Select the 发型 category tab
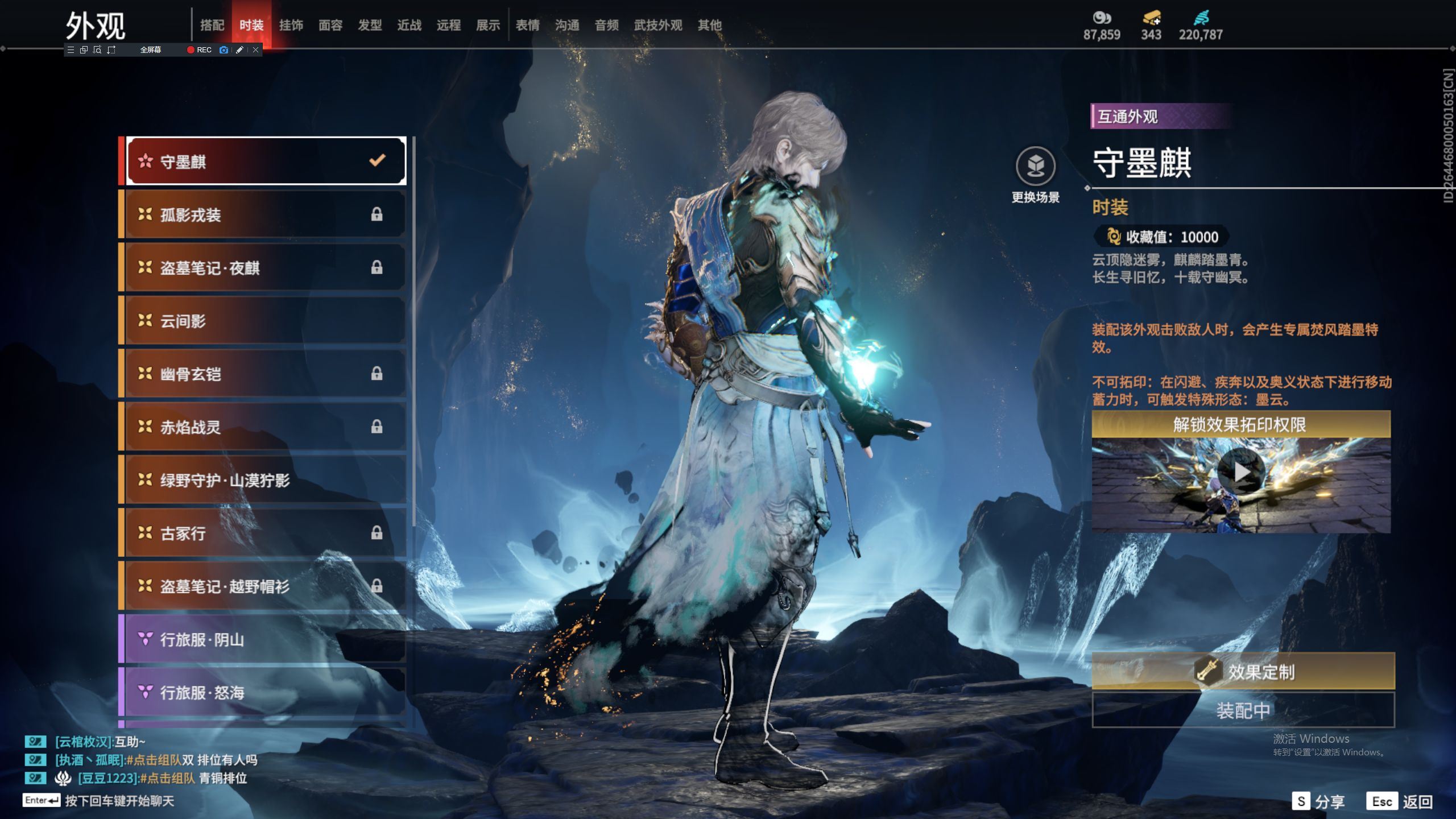1456x819 pixels. point(370,25)
